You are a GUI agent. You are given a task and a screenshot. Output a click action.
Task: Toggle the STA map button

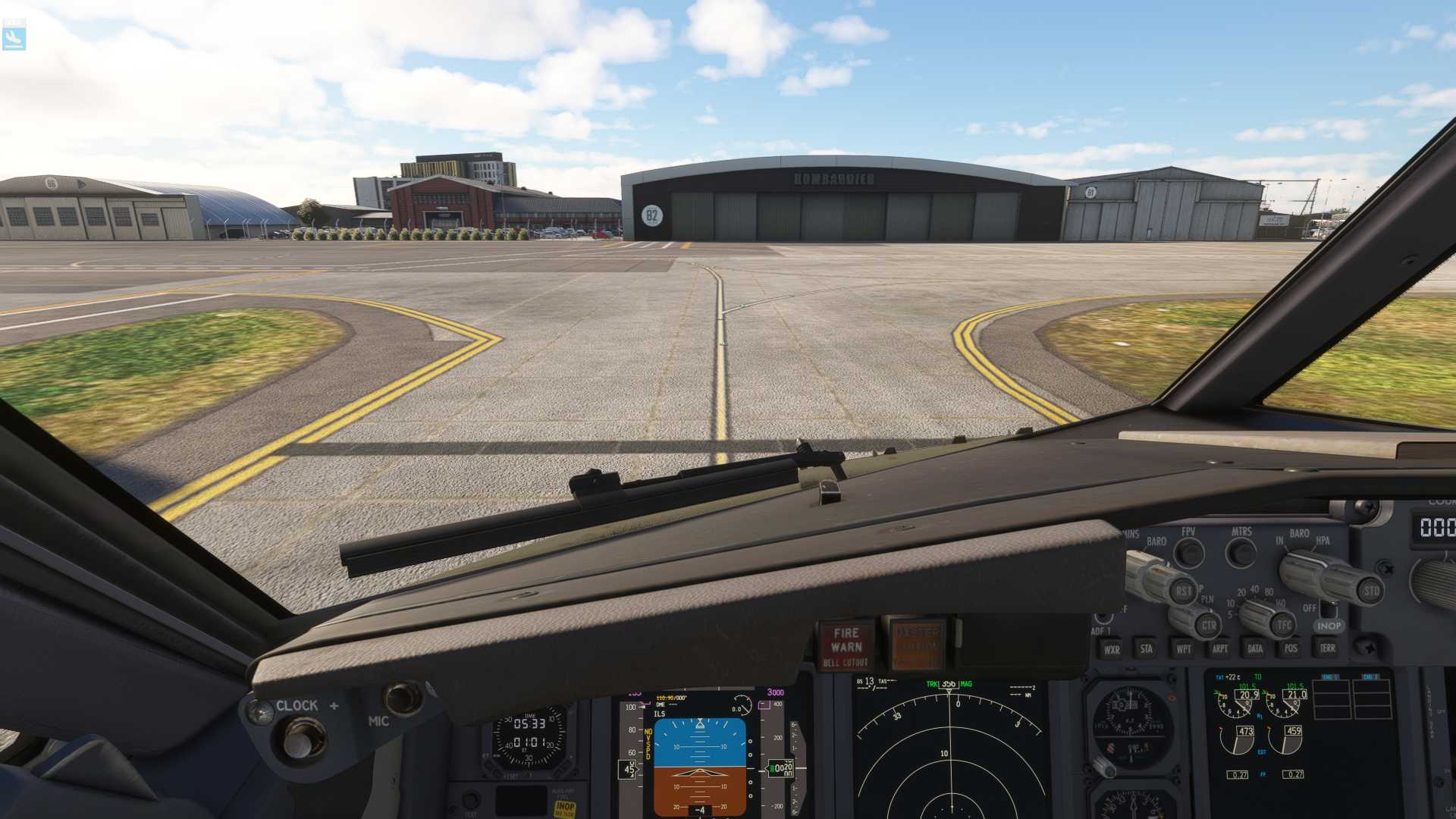(x=1146, y=649)
